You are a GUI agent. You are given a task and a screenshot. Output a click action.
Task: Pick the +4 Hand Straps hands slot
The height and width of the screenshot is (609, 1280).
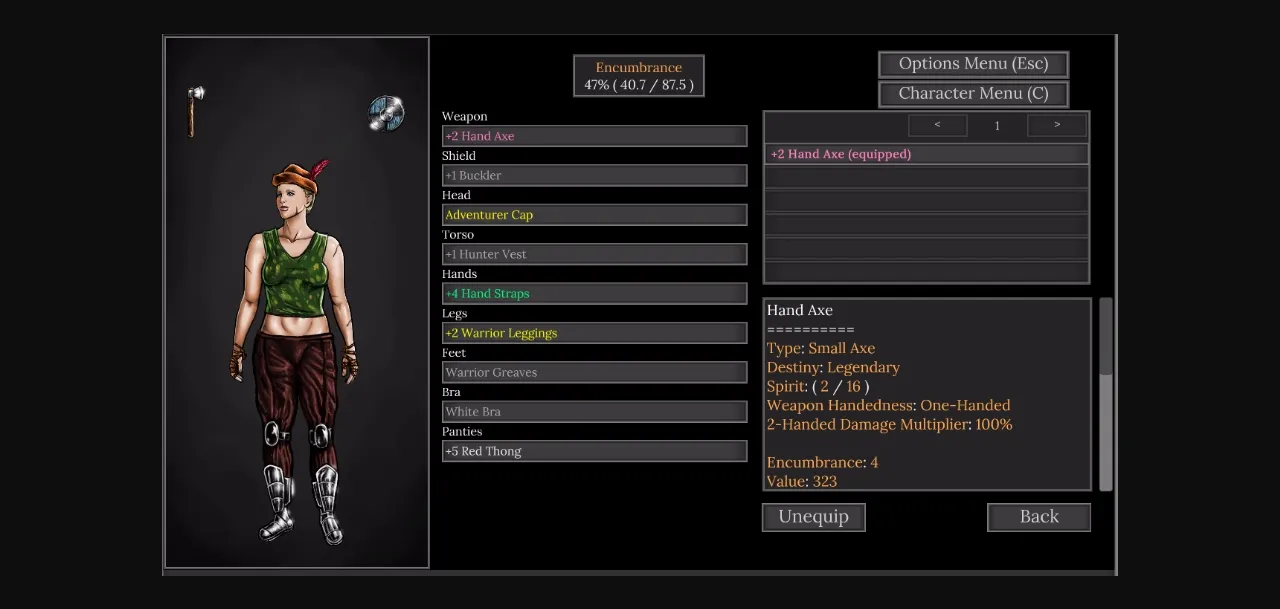(x=594, y=294)
